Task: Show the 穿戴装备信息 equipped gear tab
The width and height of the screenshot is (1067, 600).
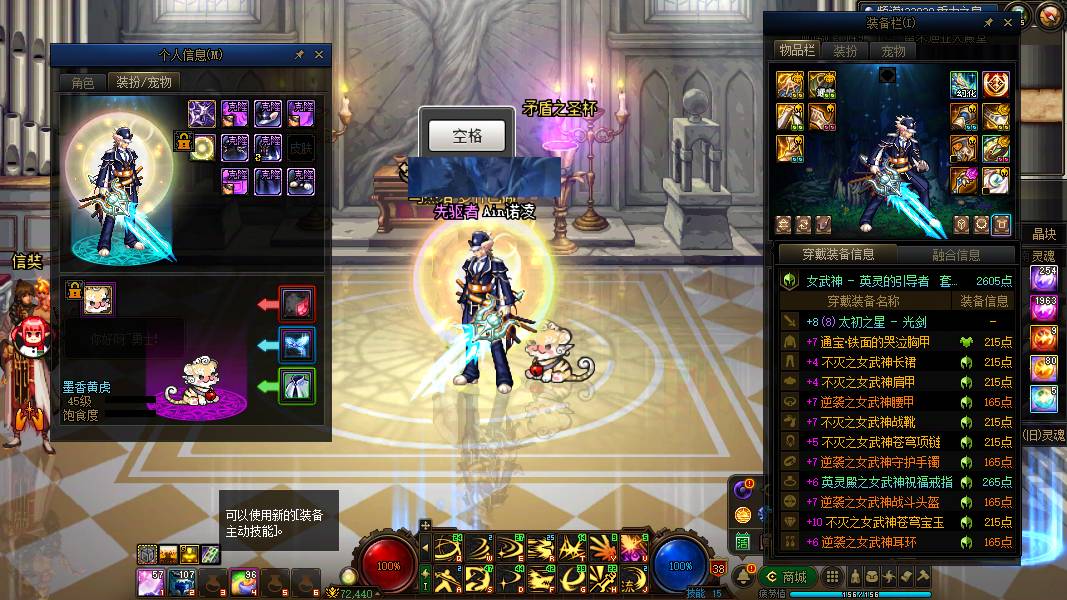Action: pos(838,254)
